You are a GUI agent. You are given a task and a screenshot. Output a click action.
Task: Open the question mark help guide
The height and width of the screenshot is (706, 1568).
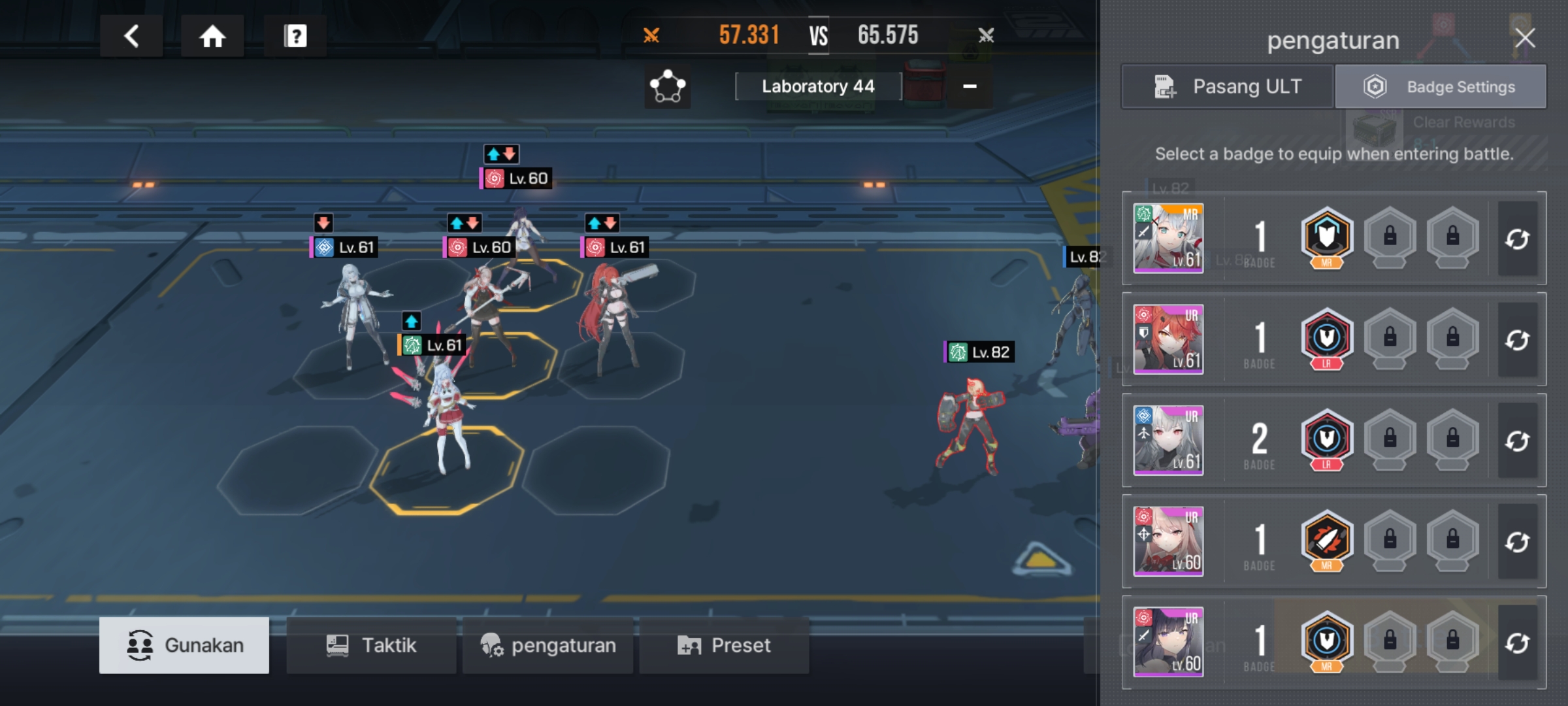tap(295, 36)
